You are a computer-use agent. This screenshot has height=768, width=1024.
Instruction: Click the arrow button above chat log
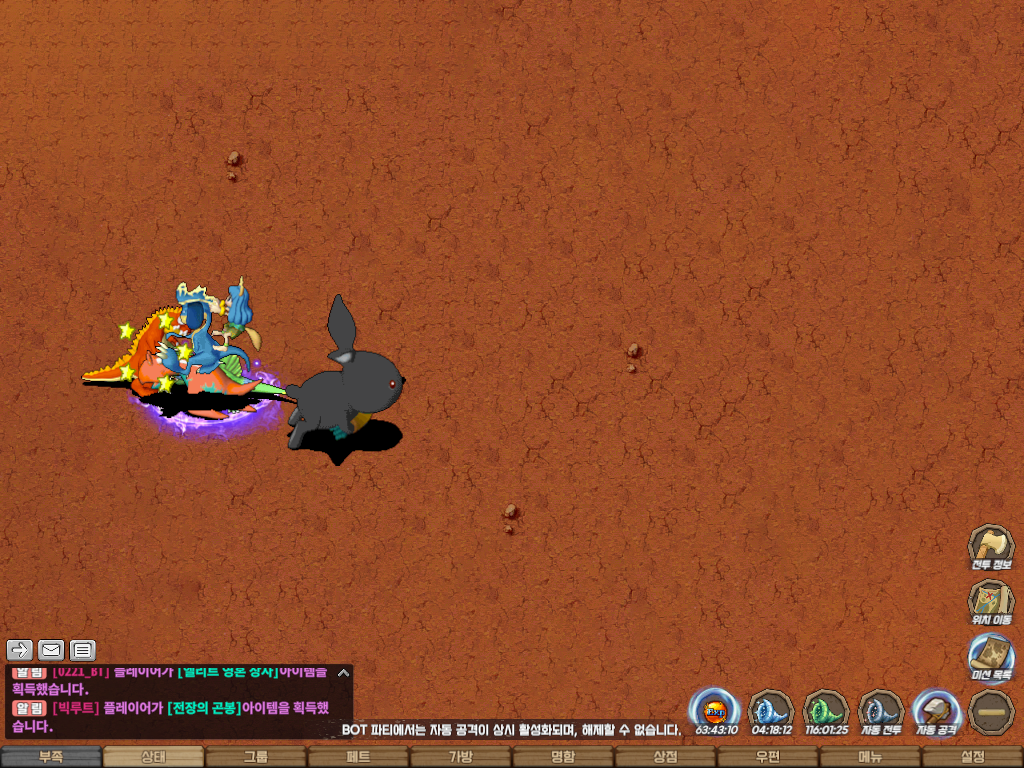pos(19,650)
